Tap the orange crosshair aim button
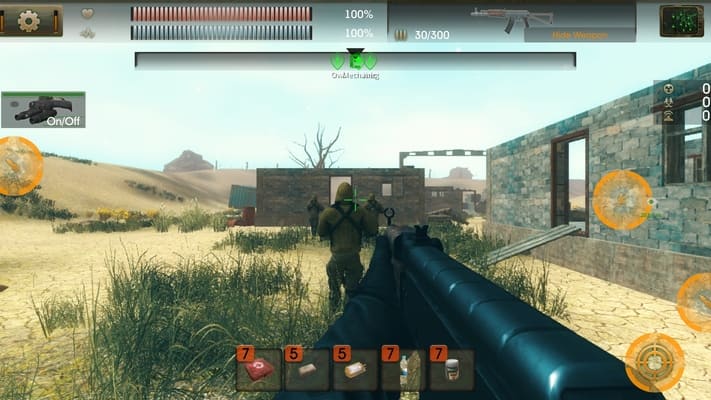This screenshot has width=711, height=400. [655, 362]
